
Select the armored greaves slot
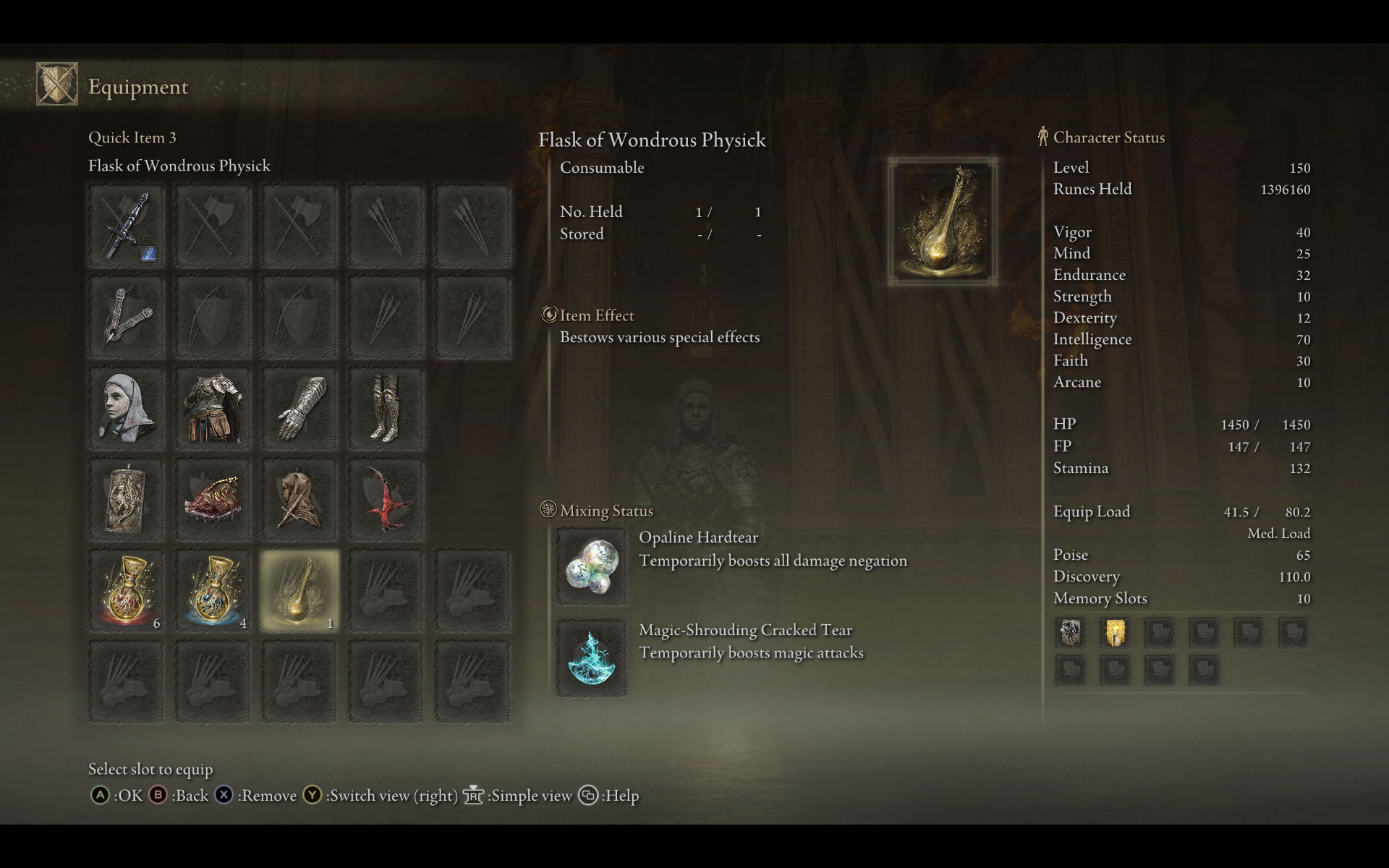(386, 409)
